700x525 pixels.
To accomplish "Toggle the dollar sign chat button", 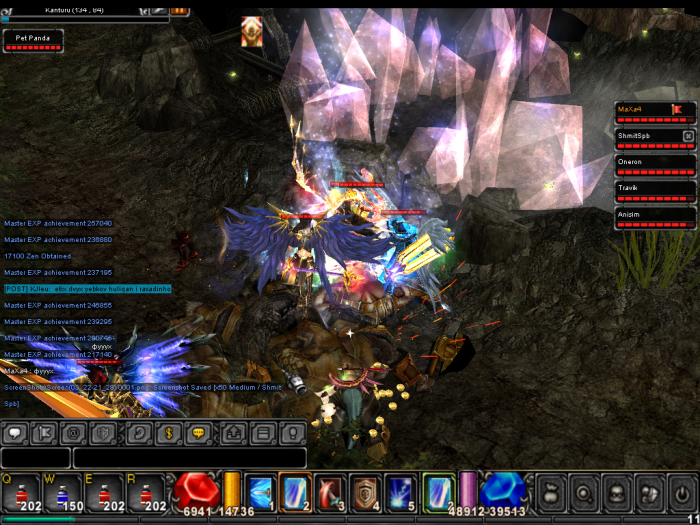I will point(168,434).
